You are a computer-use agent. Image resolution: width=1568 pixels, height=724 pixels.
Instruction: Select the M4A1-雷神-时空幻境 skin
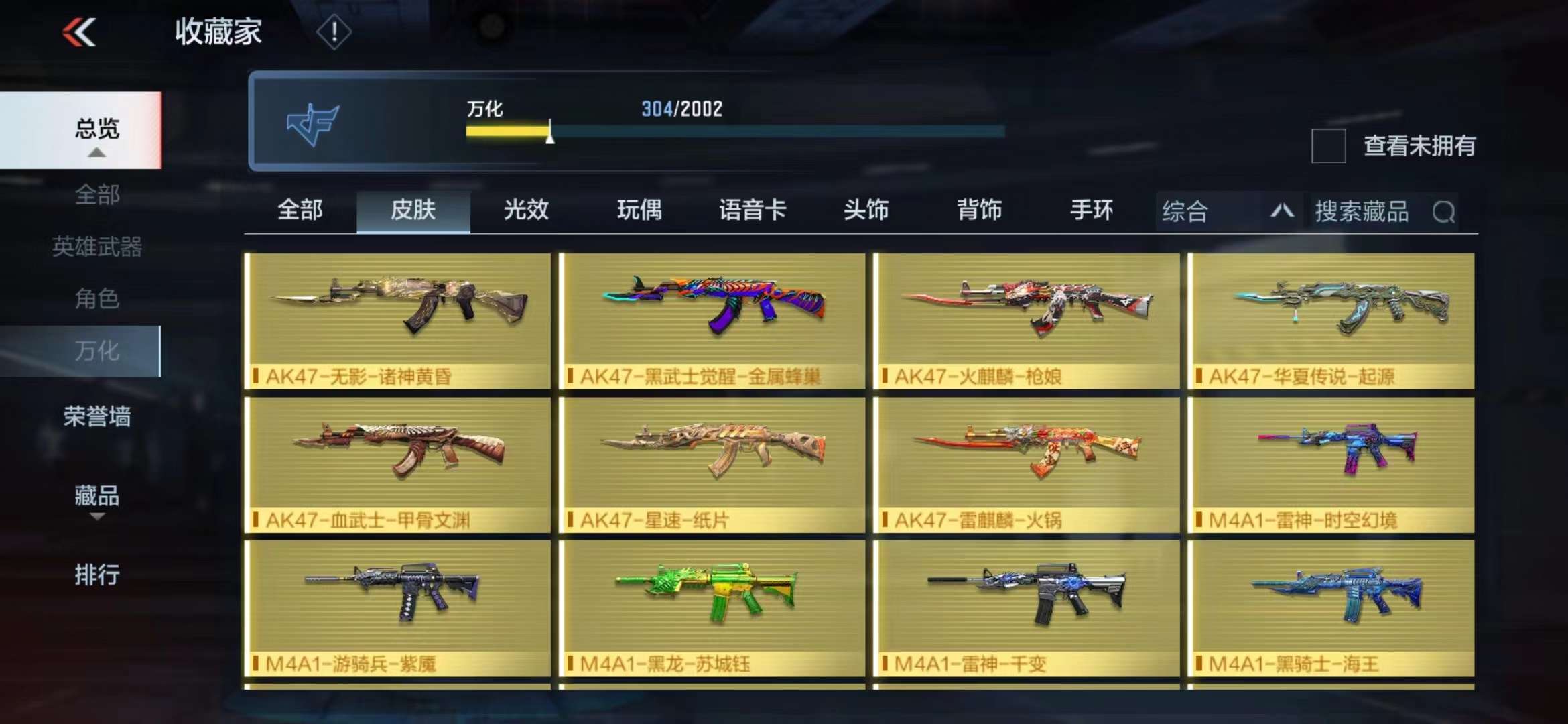click(x=1331, y=465)
